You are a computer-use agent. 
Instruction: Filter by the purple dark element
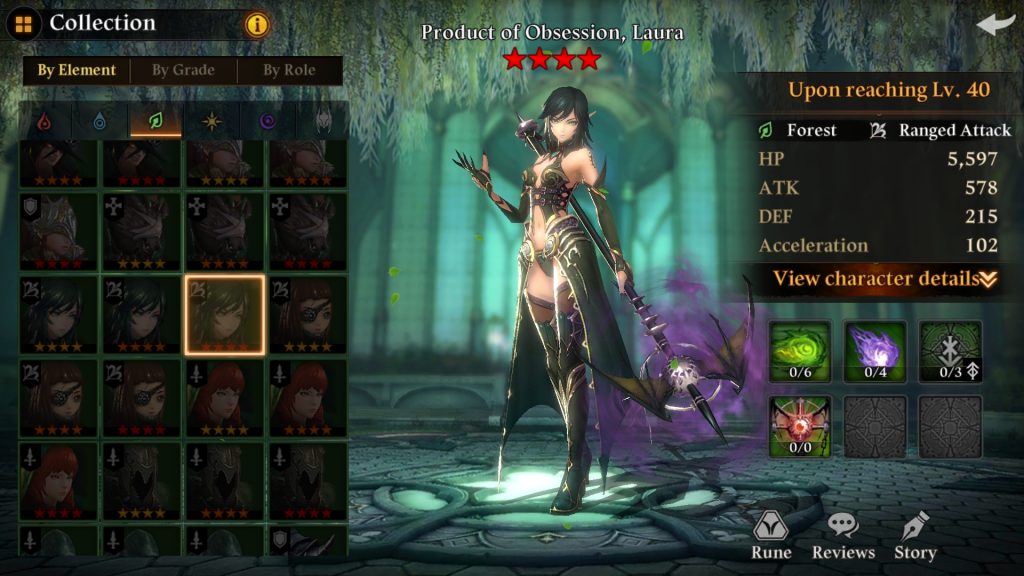coord(268,121)
